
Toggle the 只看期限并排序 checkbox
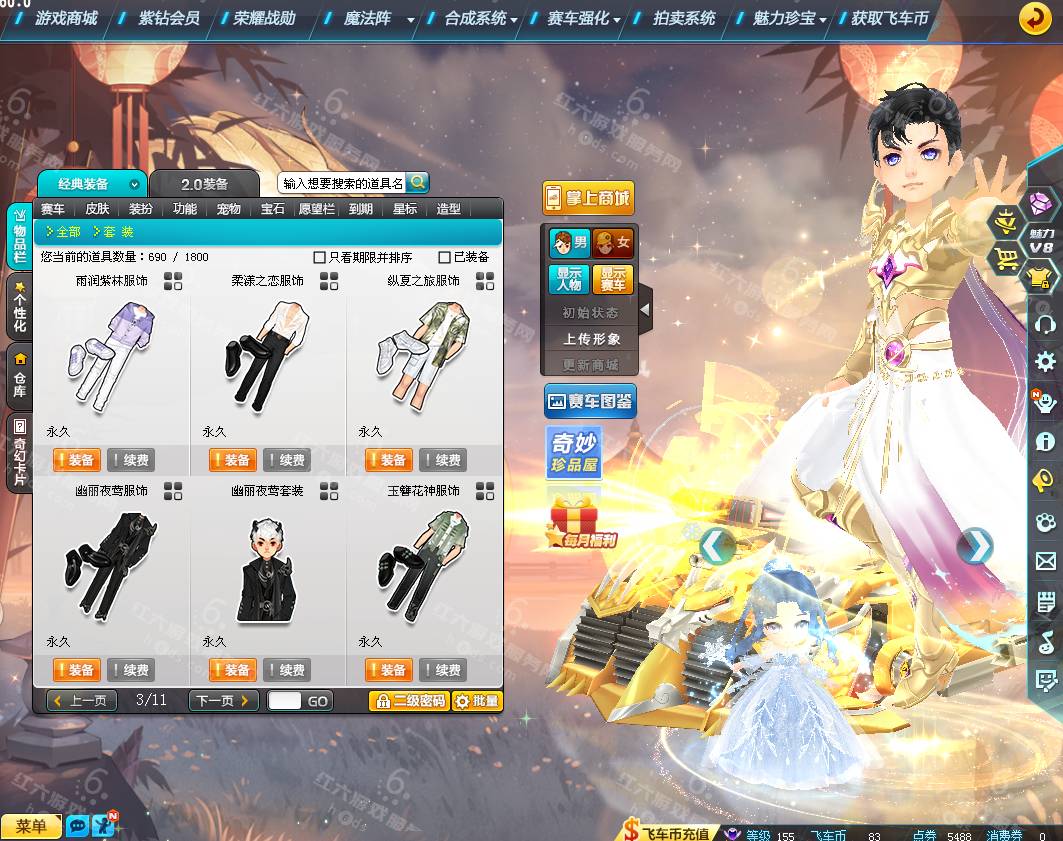point(320,257)
